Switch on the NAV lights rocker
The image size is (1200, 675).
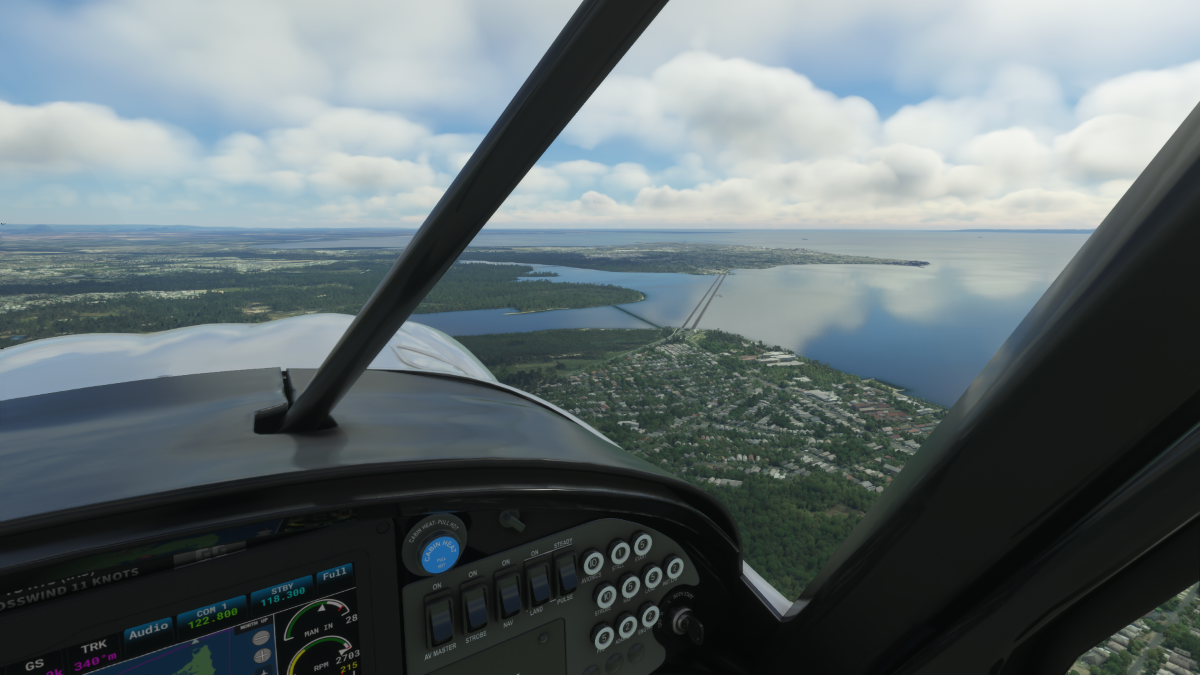[509, 594]
